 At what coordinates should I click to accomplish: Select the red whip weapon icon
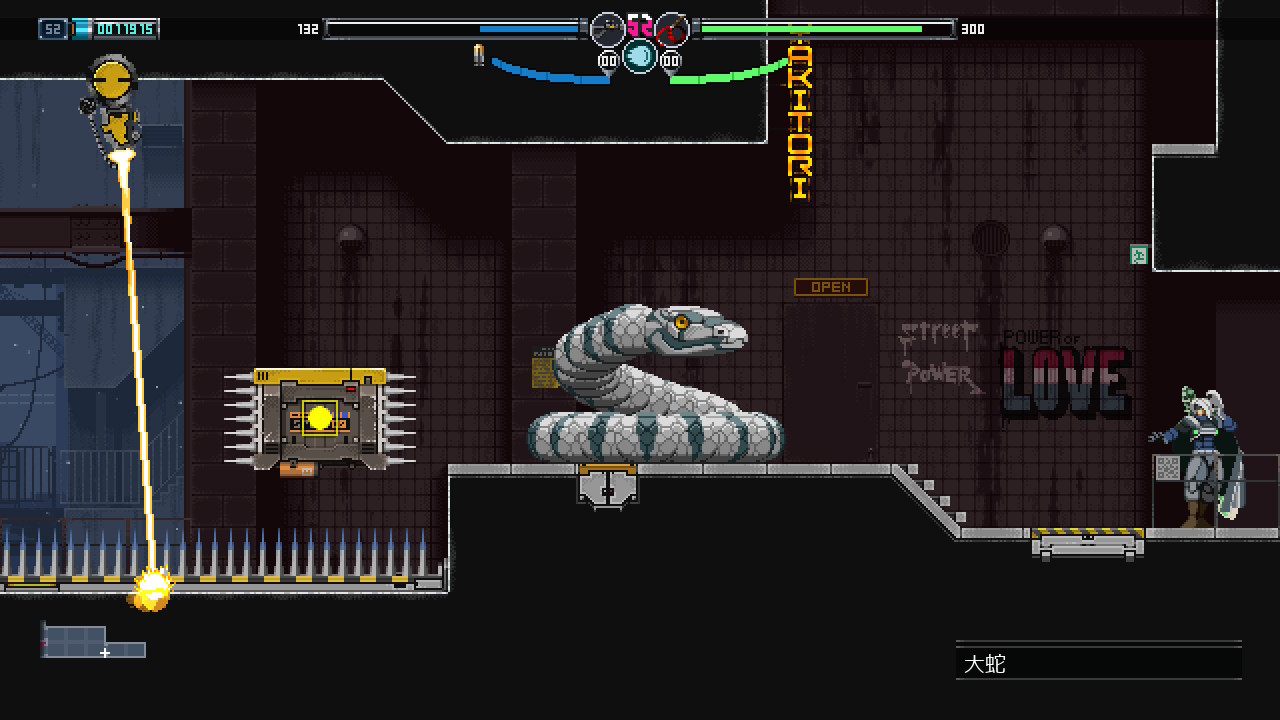click(x=672, y=29)
